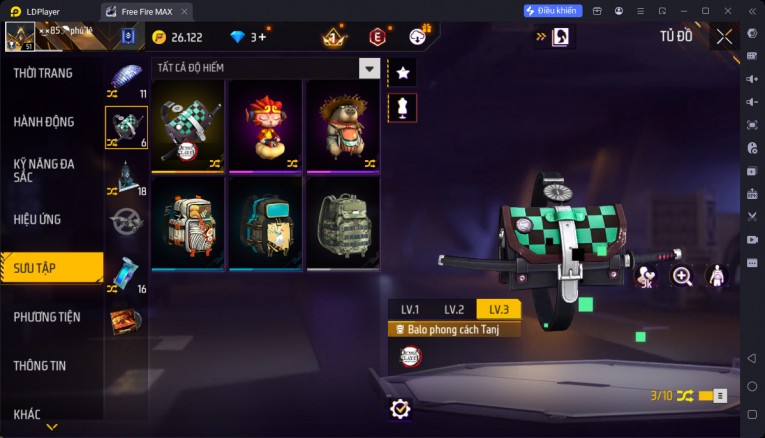765x438 pixels.
Task: Switch to LV.2 backpack level
Action: click(454, 309)
